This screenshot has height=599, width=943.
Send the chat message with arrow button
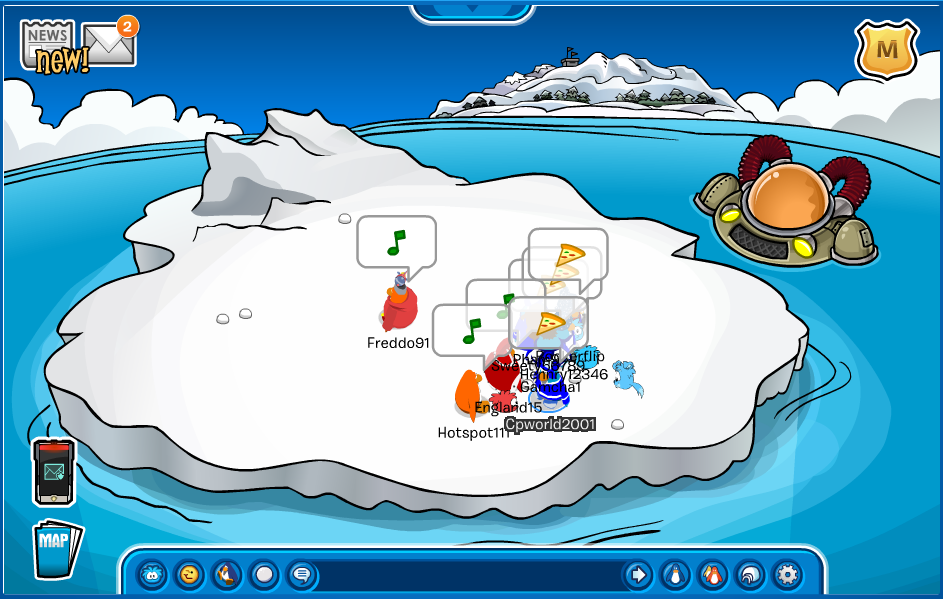[637, 575]
